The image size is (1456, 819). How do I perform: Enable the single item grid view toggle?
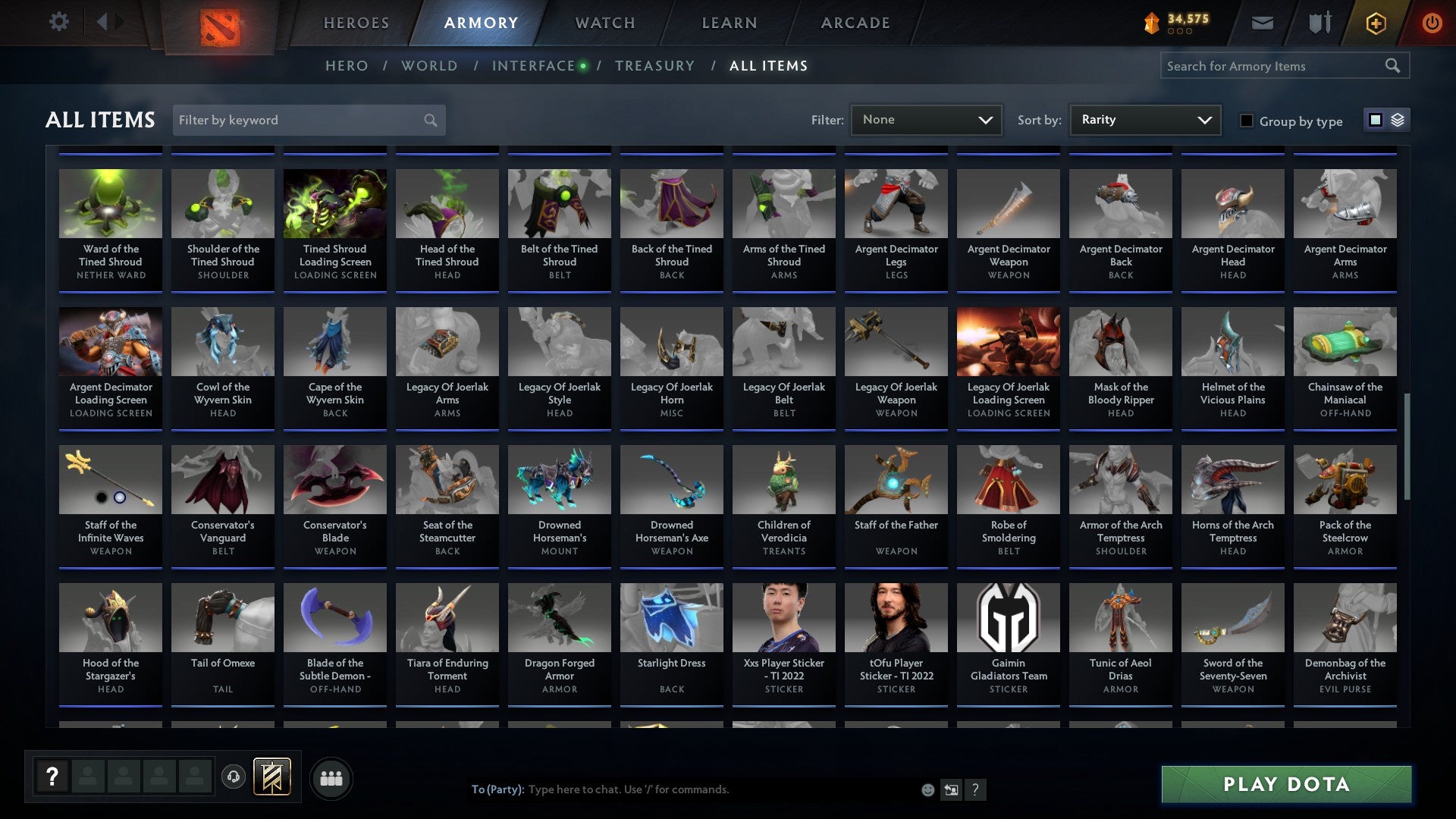pos(1374,120)
